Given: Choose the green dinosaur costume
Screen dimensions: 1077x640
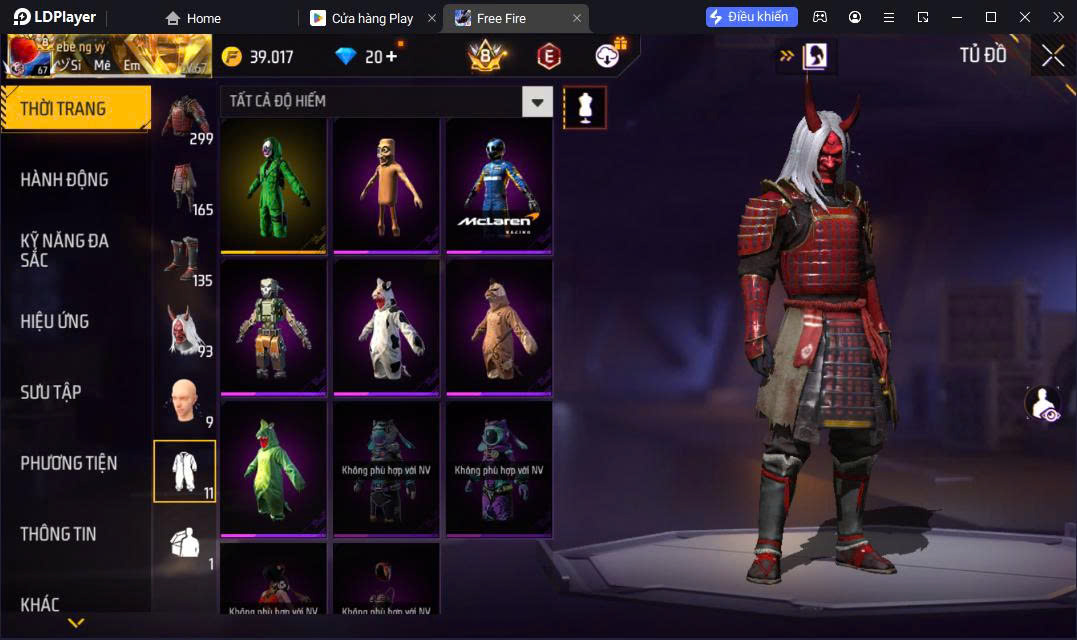Looking at the screenshot, I should click(274, 467).
